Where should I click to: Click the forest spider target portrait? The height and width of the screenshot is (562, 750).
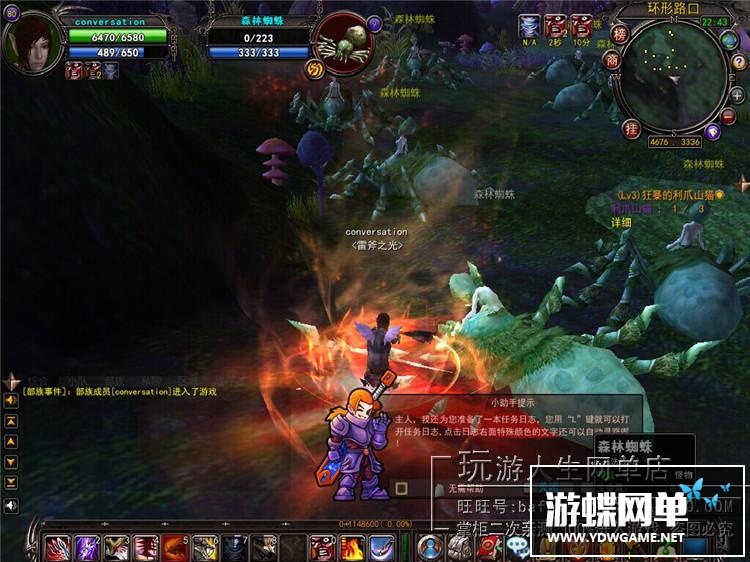[341, 42]
